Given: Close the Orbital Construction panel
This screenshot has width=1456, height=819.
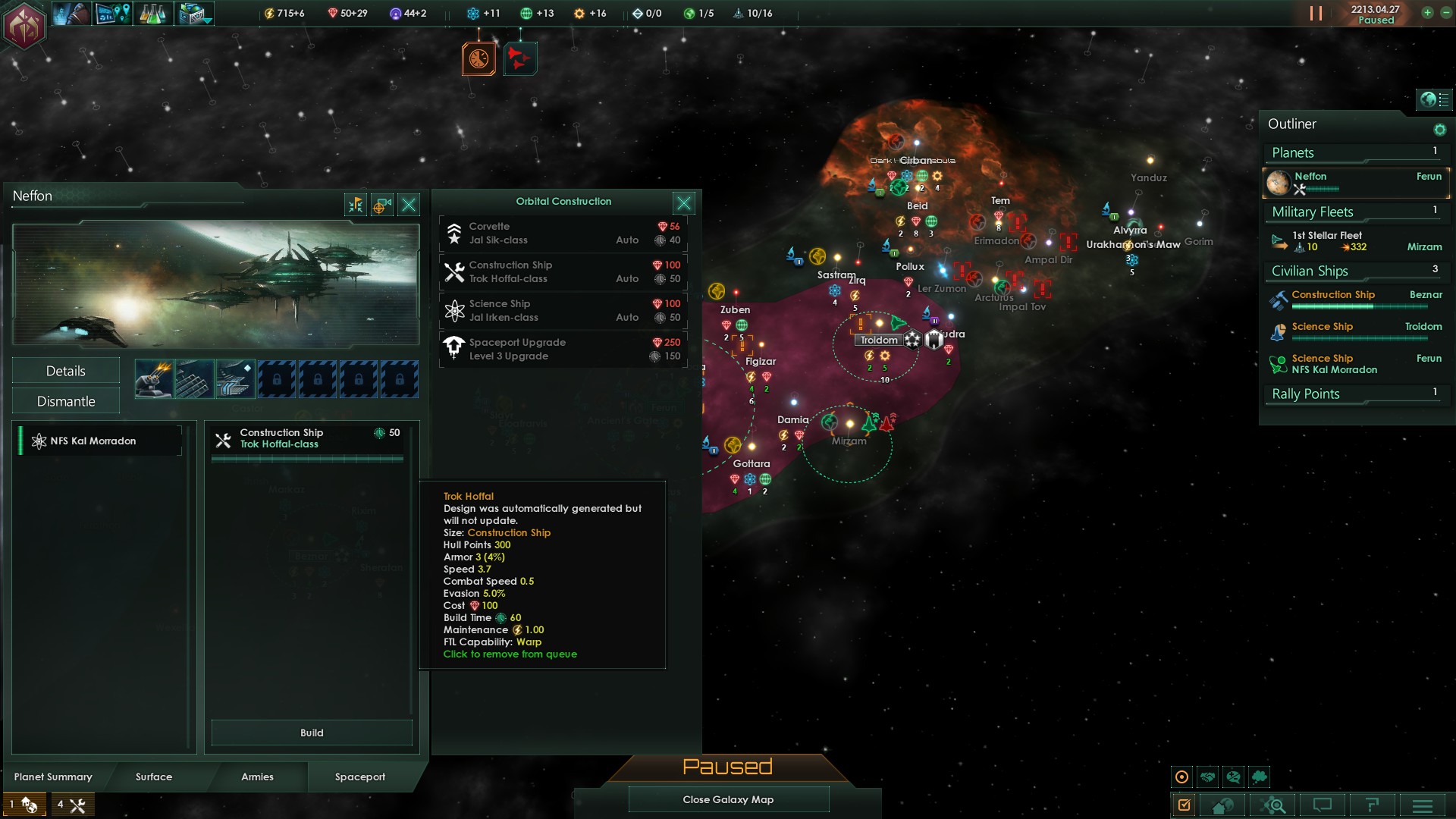Looking at the screenshot, I should (x=683, y=203).
